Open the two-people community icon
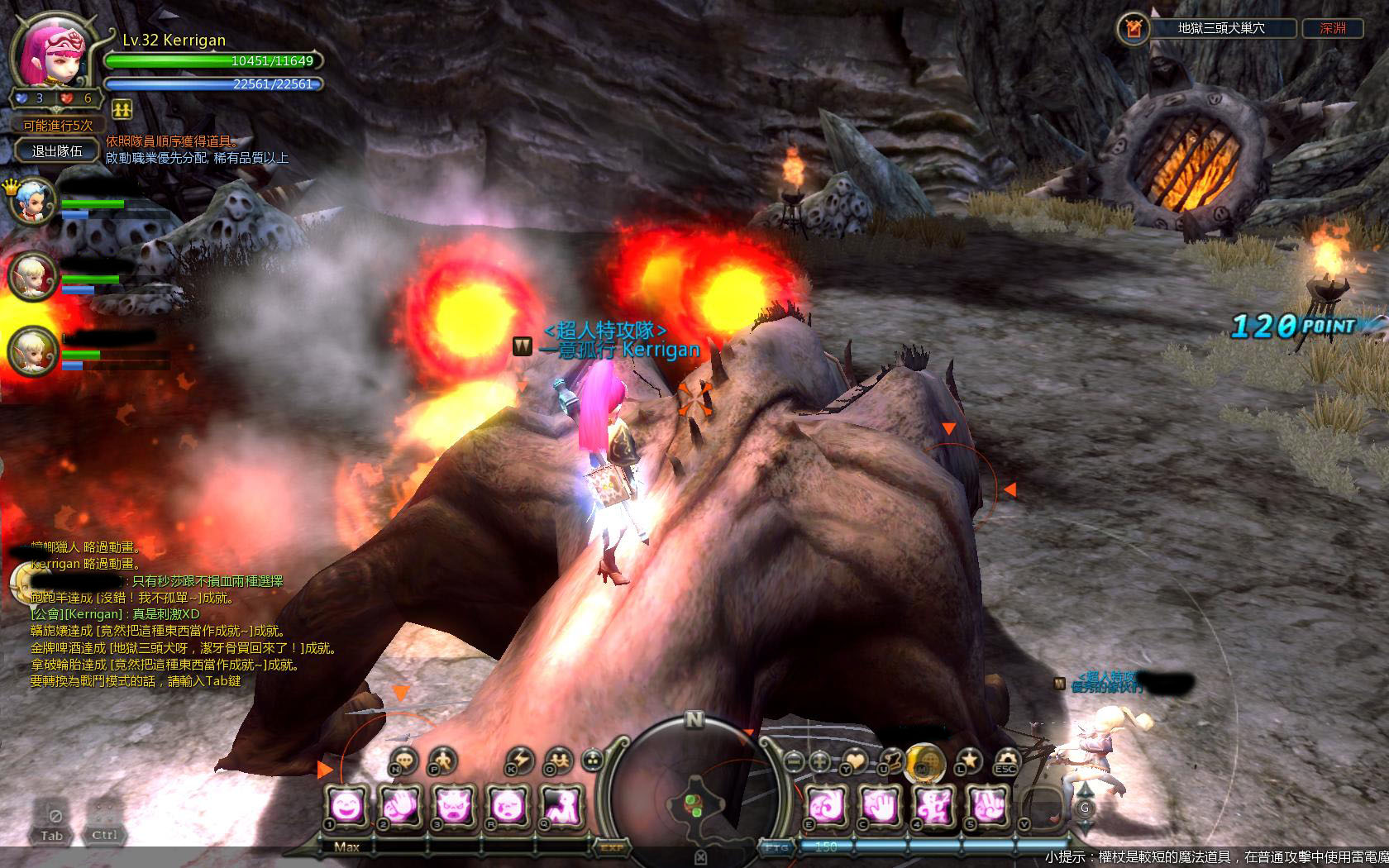Viewport: 1389px width, 868px height. [x=560, y=759]
